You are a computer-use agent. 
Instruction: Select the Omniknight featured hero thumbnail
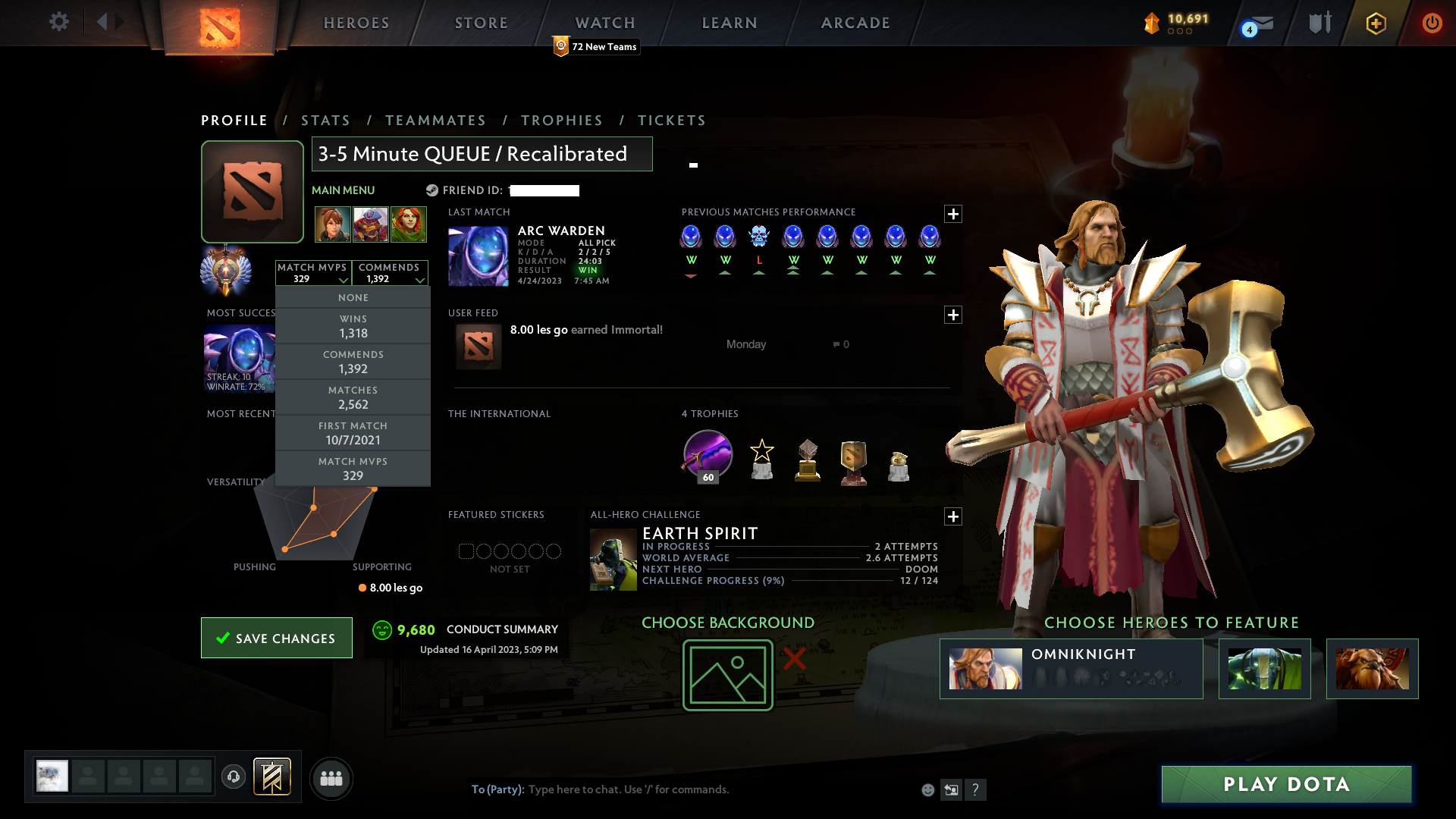986,668
